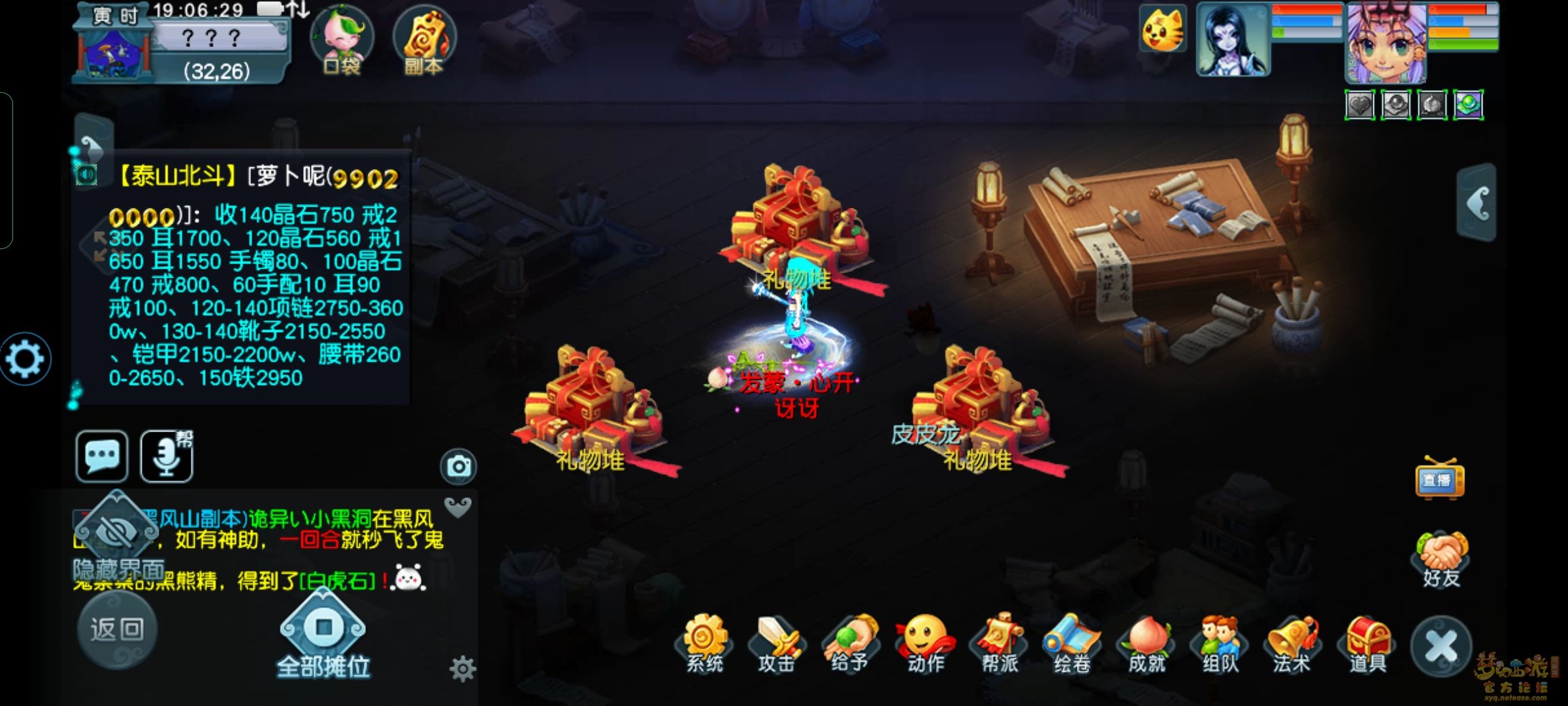Open the 直播 live stream
Viewport: 1568px width, 706px height.
point(1439,479)
